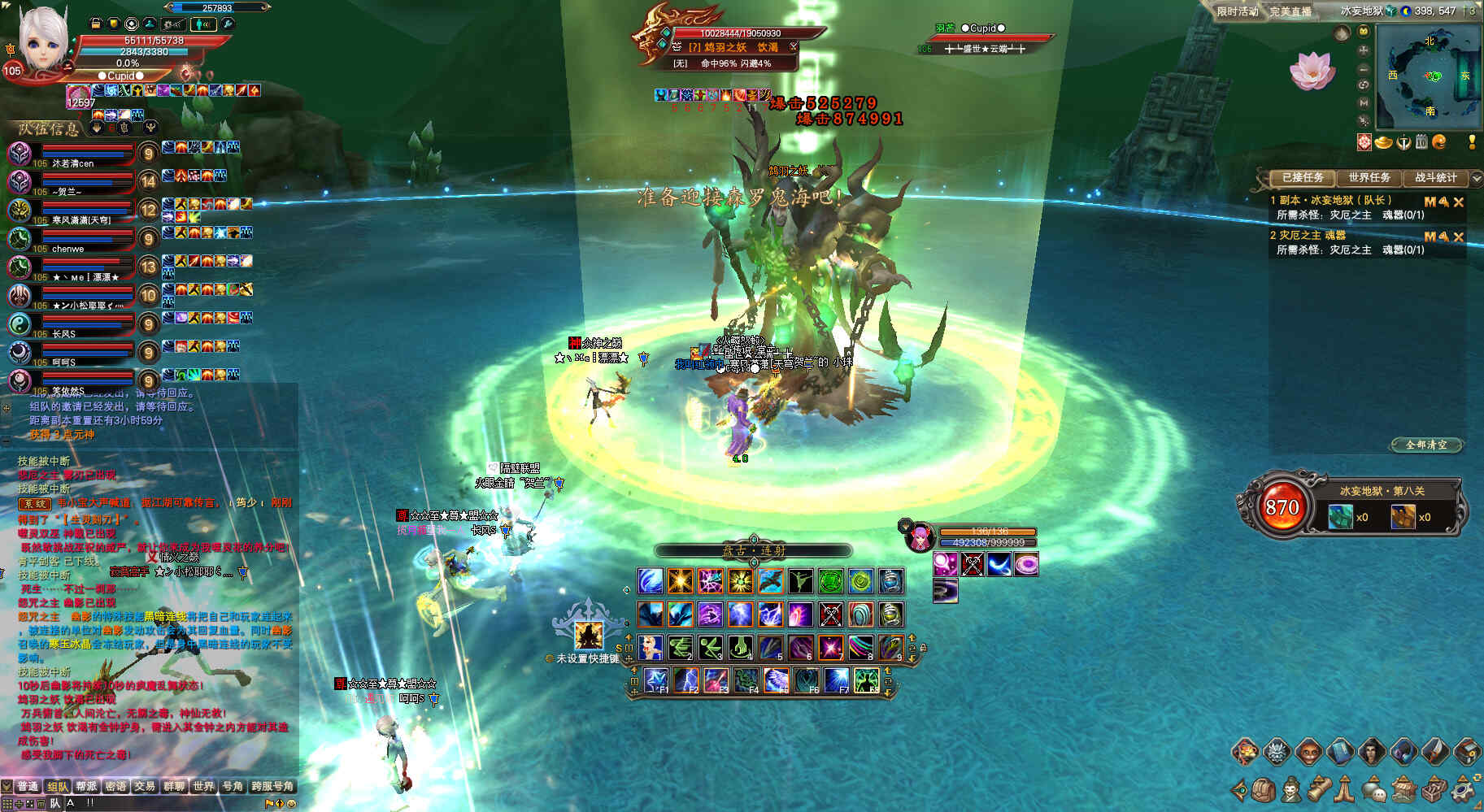Open the speech bubbles social icon

coord(1374,789)
